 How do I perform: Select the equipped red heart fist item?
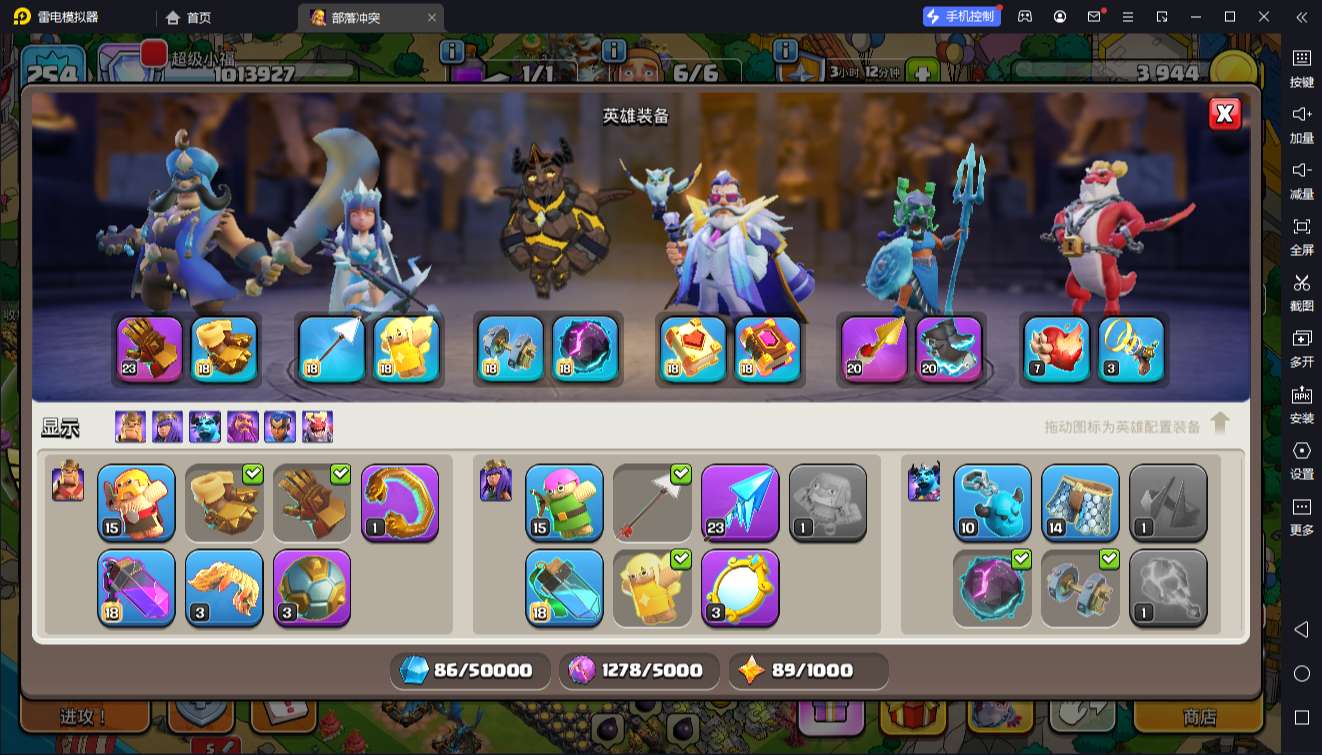tap(1056, 349)
